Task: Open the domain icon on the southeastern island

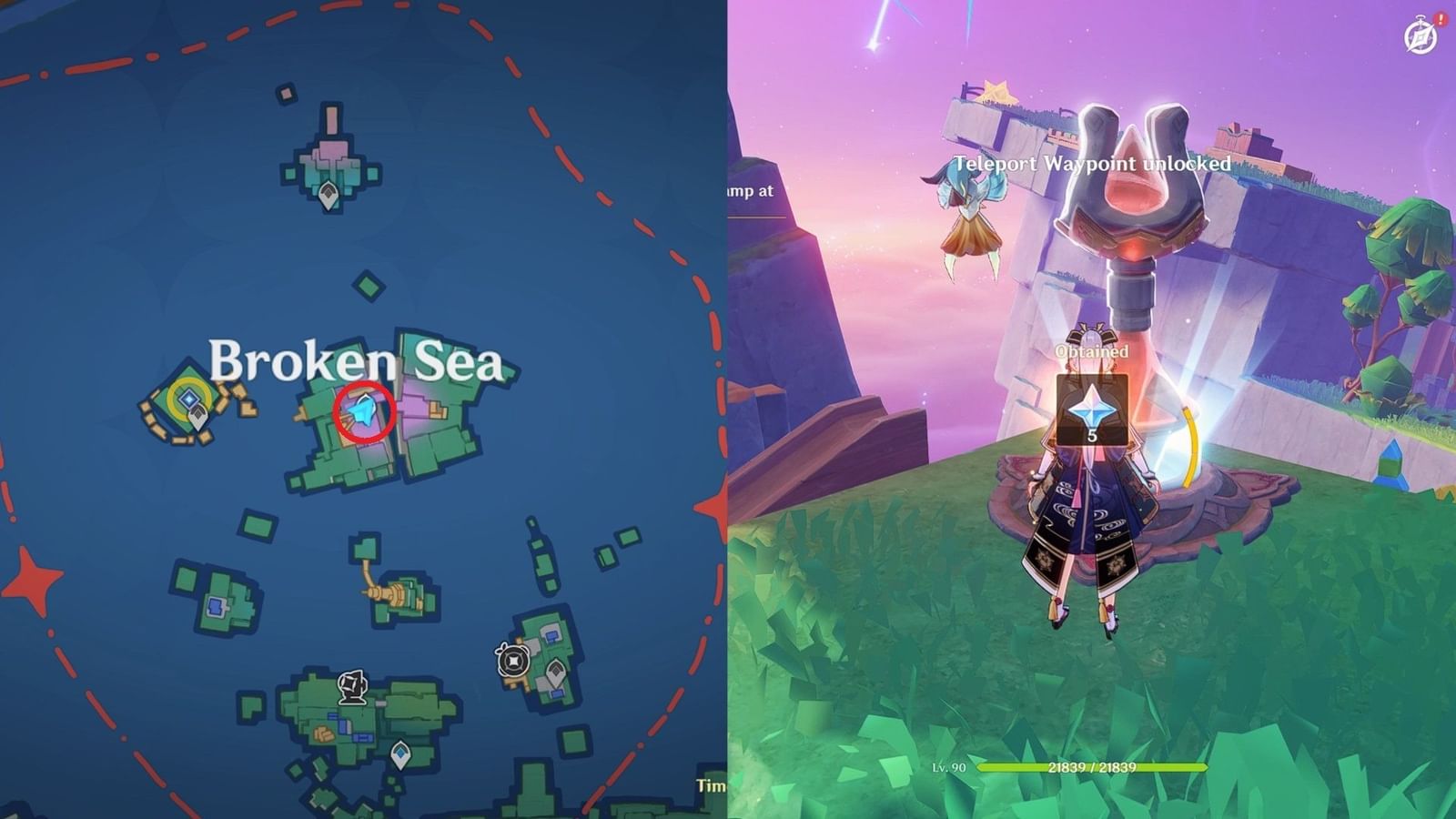Action: click(516, 662)
